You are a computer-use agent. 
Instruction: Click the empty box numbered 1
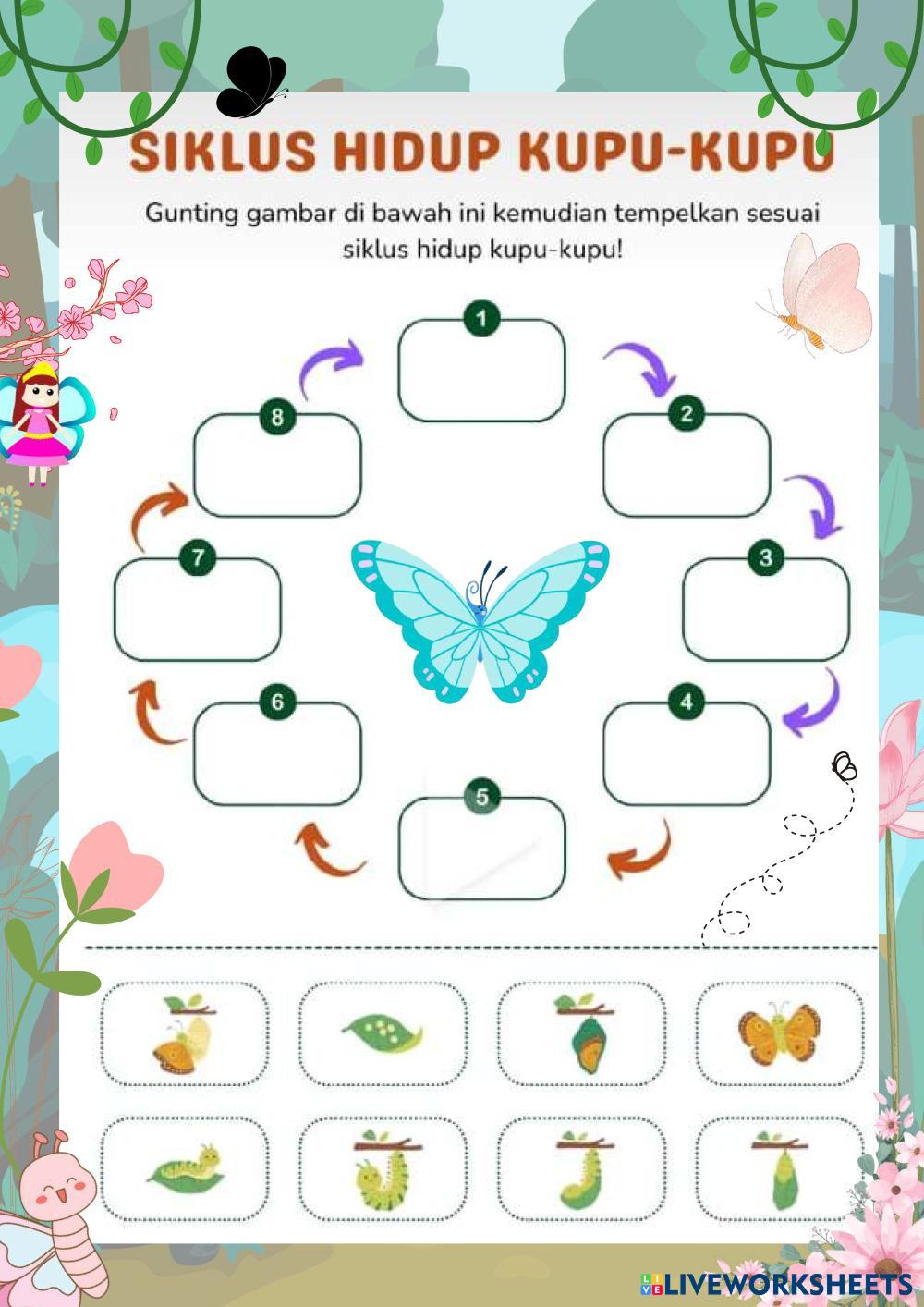pyautogui.click(x=481, y=372)
